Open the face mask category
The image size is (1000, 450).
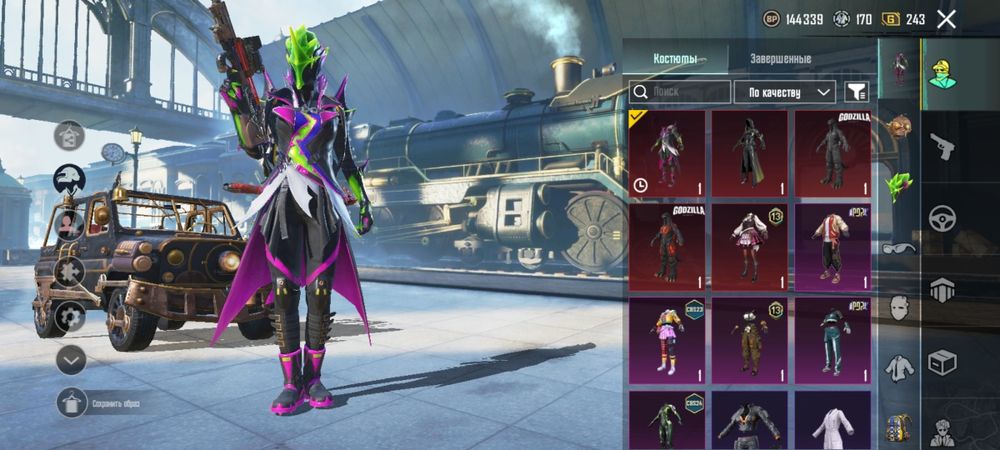point(899,308)
